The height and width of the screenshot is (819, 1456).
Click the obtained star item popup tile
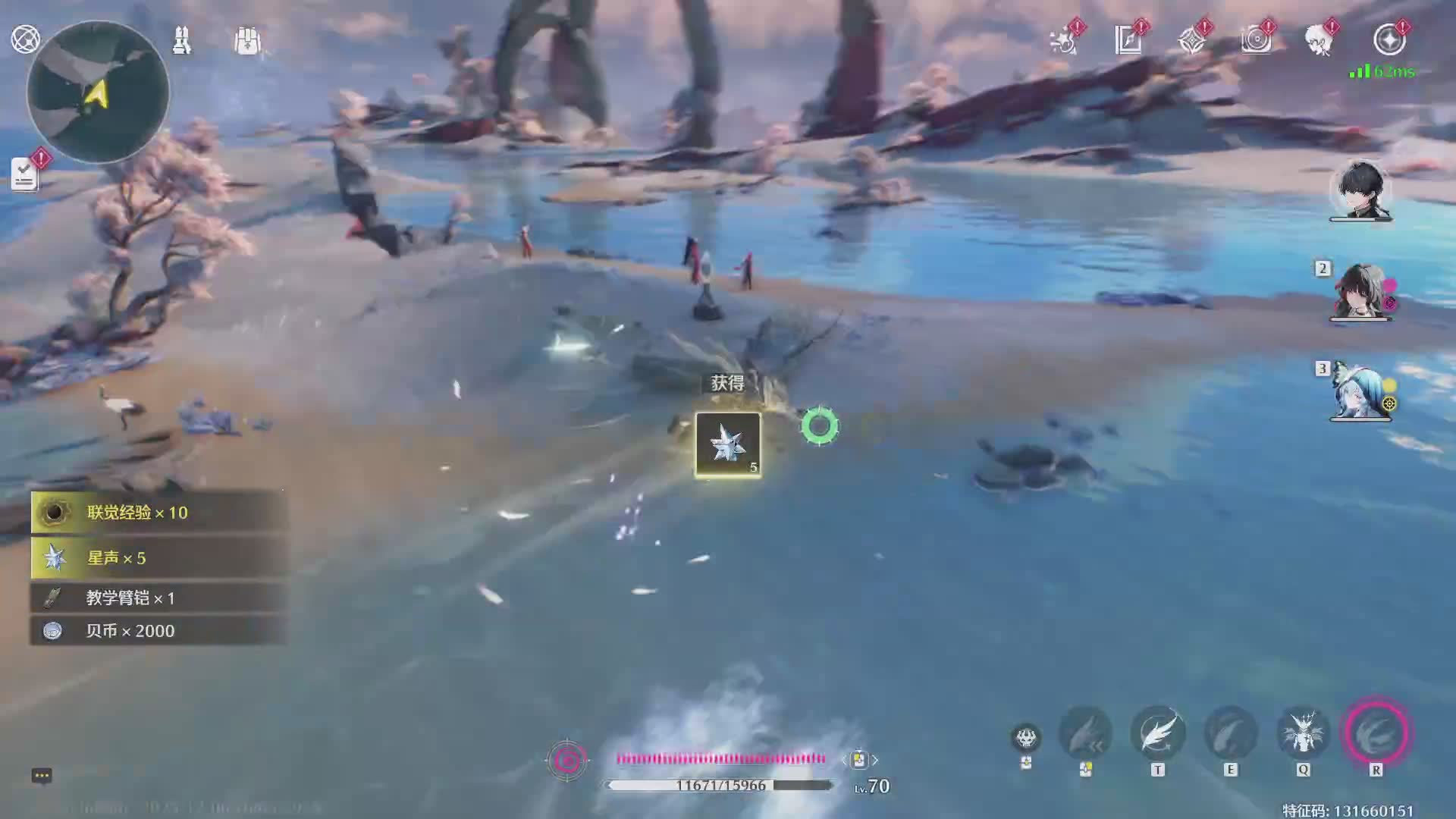pos(728,444)
